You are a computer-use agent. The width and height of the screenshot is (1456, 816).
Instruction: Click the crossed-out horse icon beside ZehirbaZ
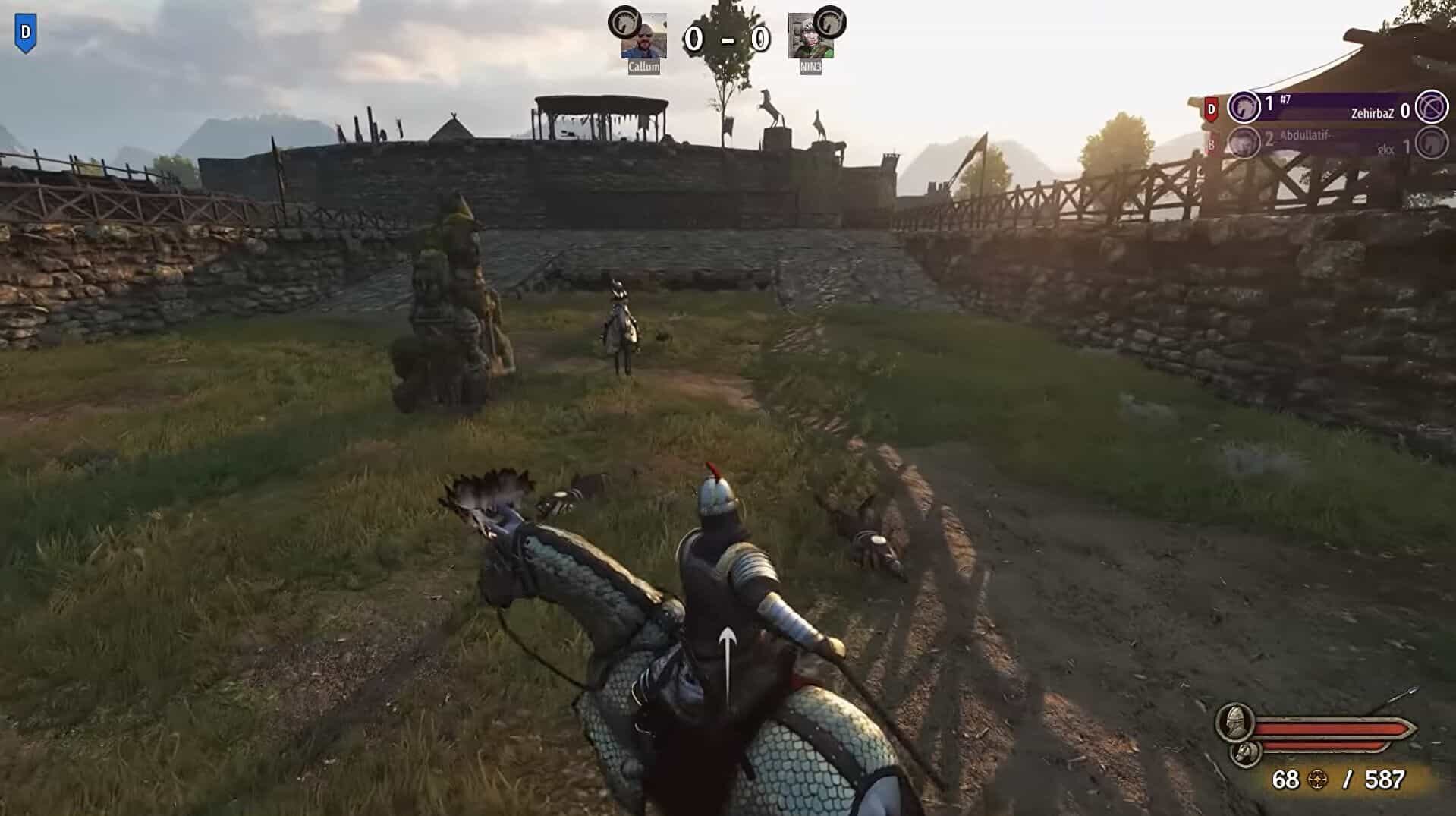pos(1432,109)
